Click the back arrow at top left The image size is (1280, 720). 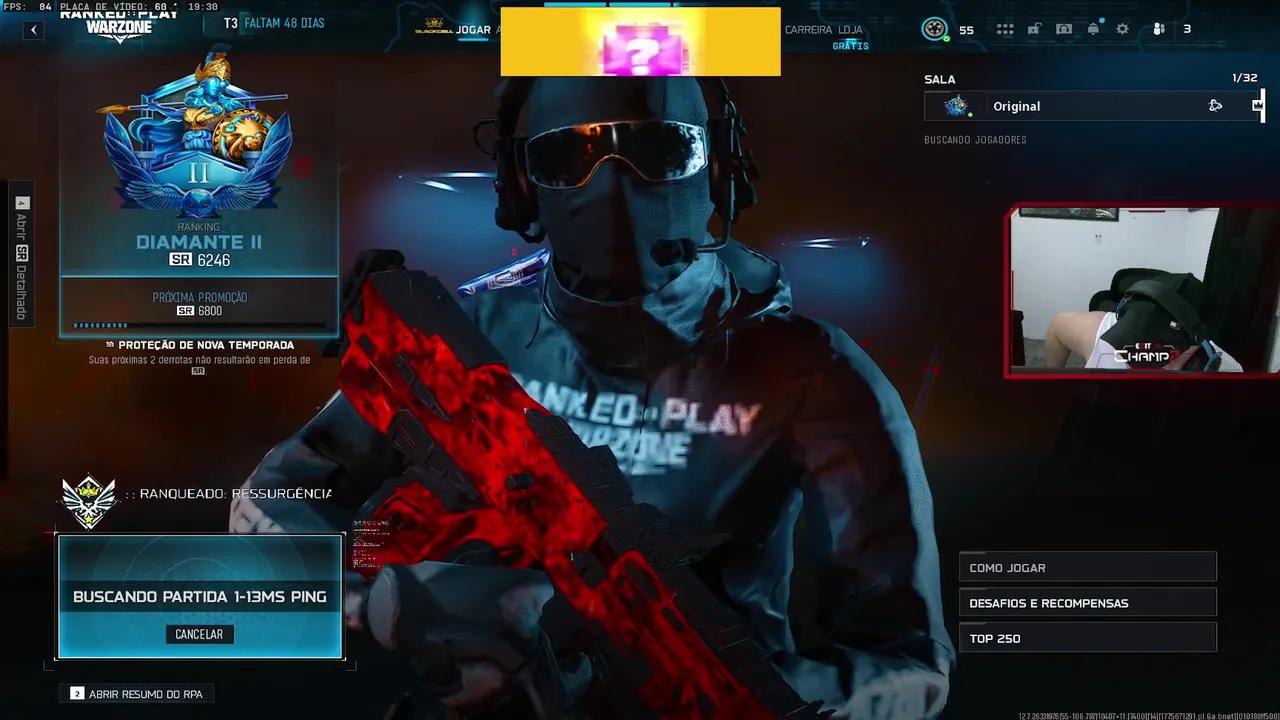33,29
